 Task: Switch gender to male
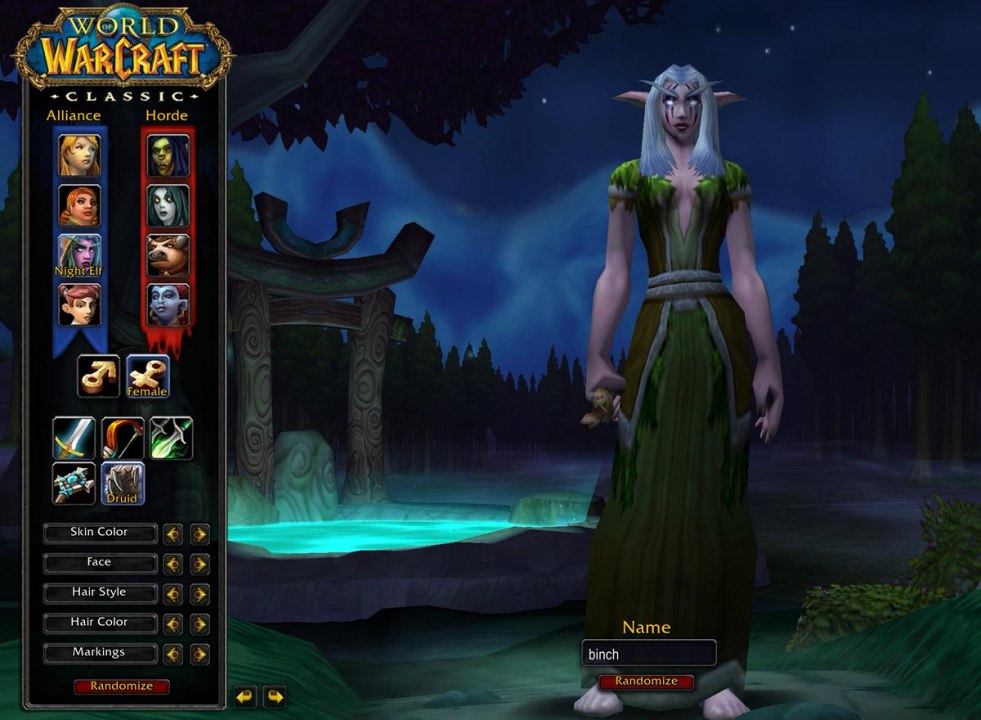99,376
